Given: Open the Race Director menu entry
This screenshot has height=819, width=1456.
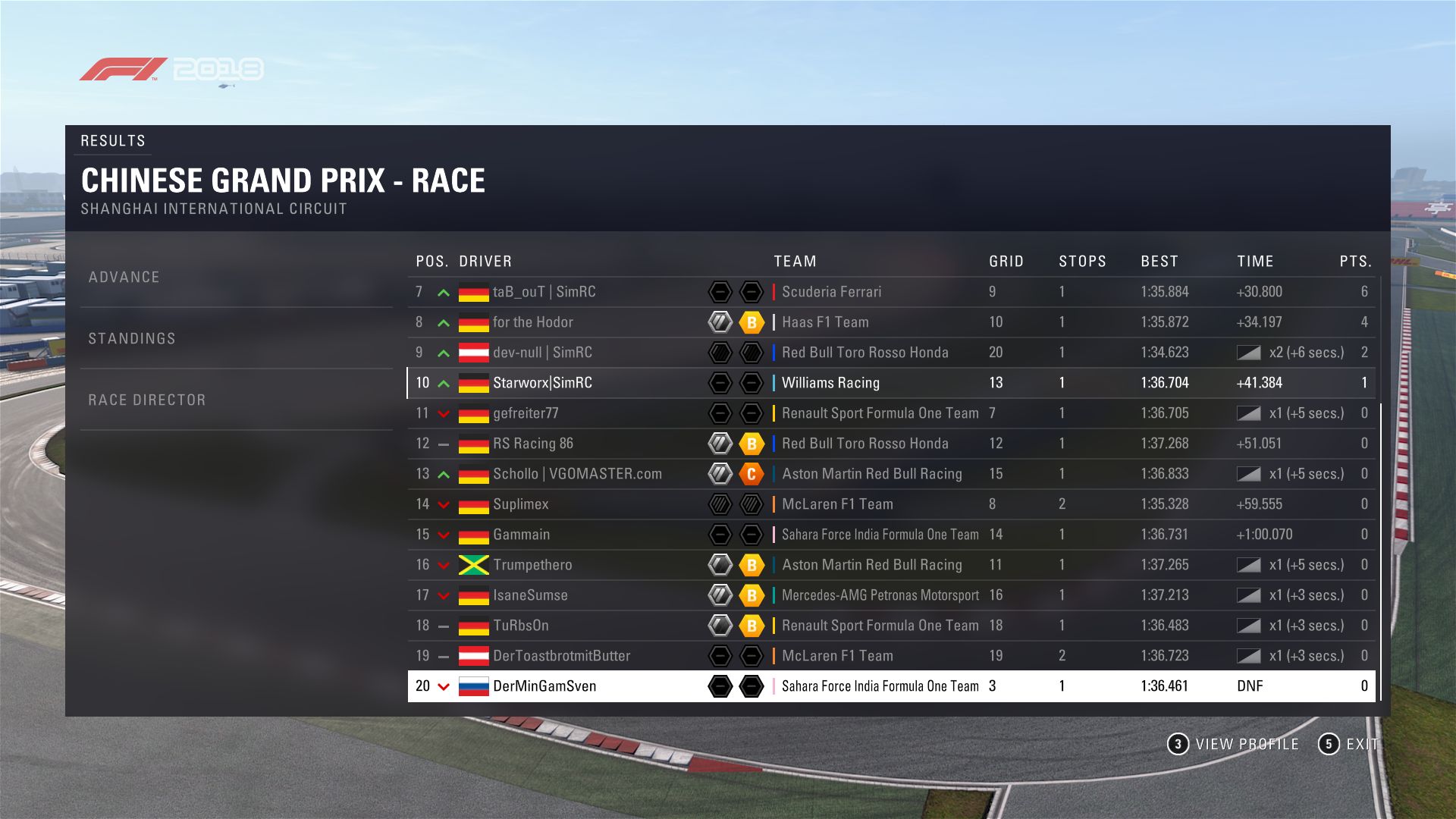Looking at the screenshot, I should (147, 400).
